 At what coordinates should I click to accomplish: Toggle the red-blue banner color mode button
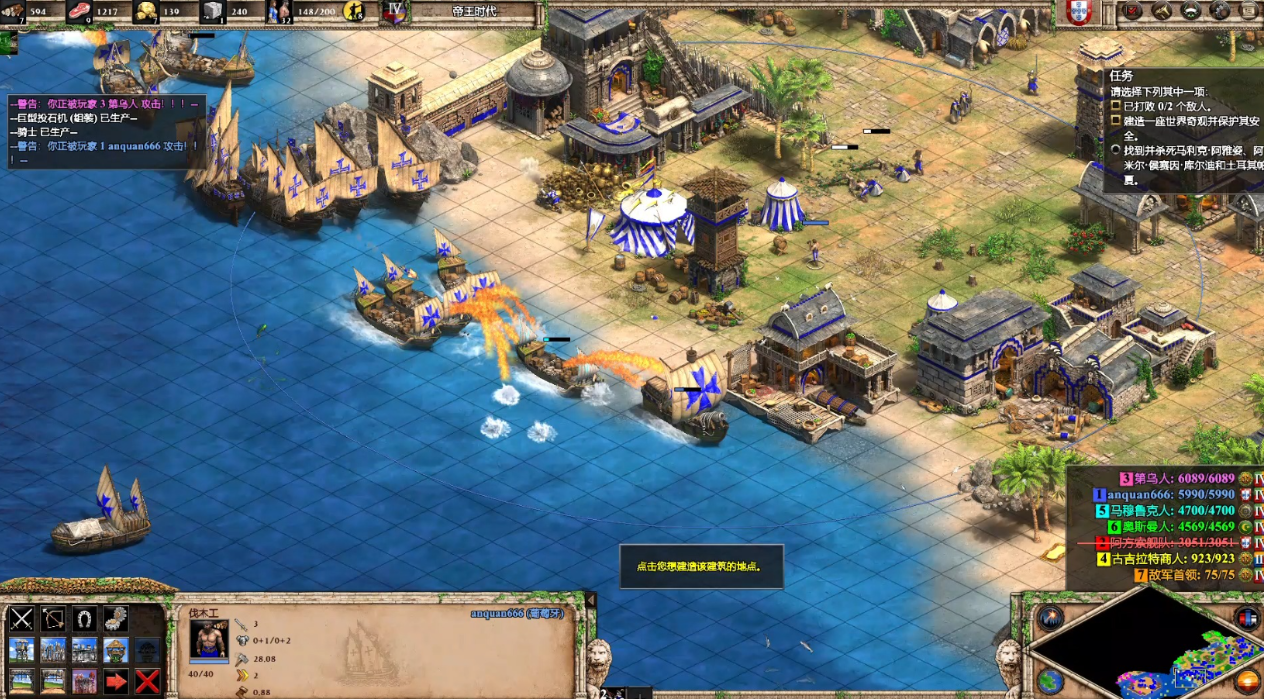[1246, 618]
